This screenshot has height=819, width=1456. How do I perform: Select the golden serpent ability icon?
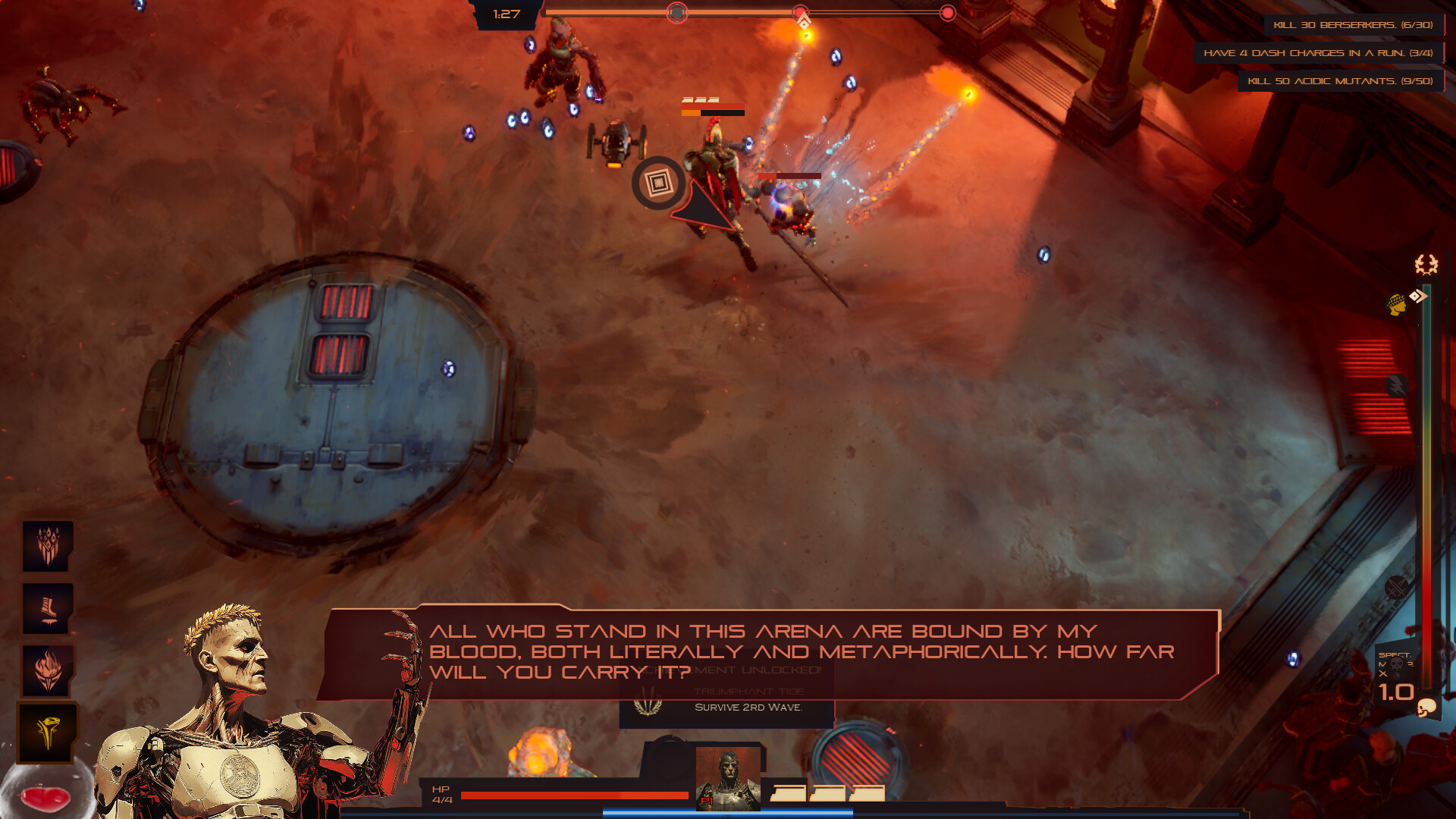[47, 733]
